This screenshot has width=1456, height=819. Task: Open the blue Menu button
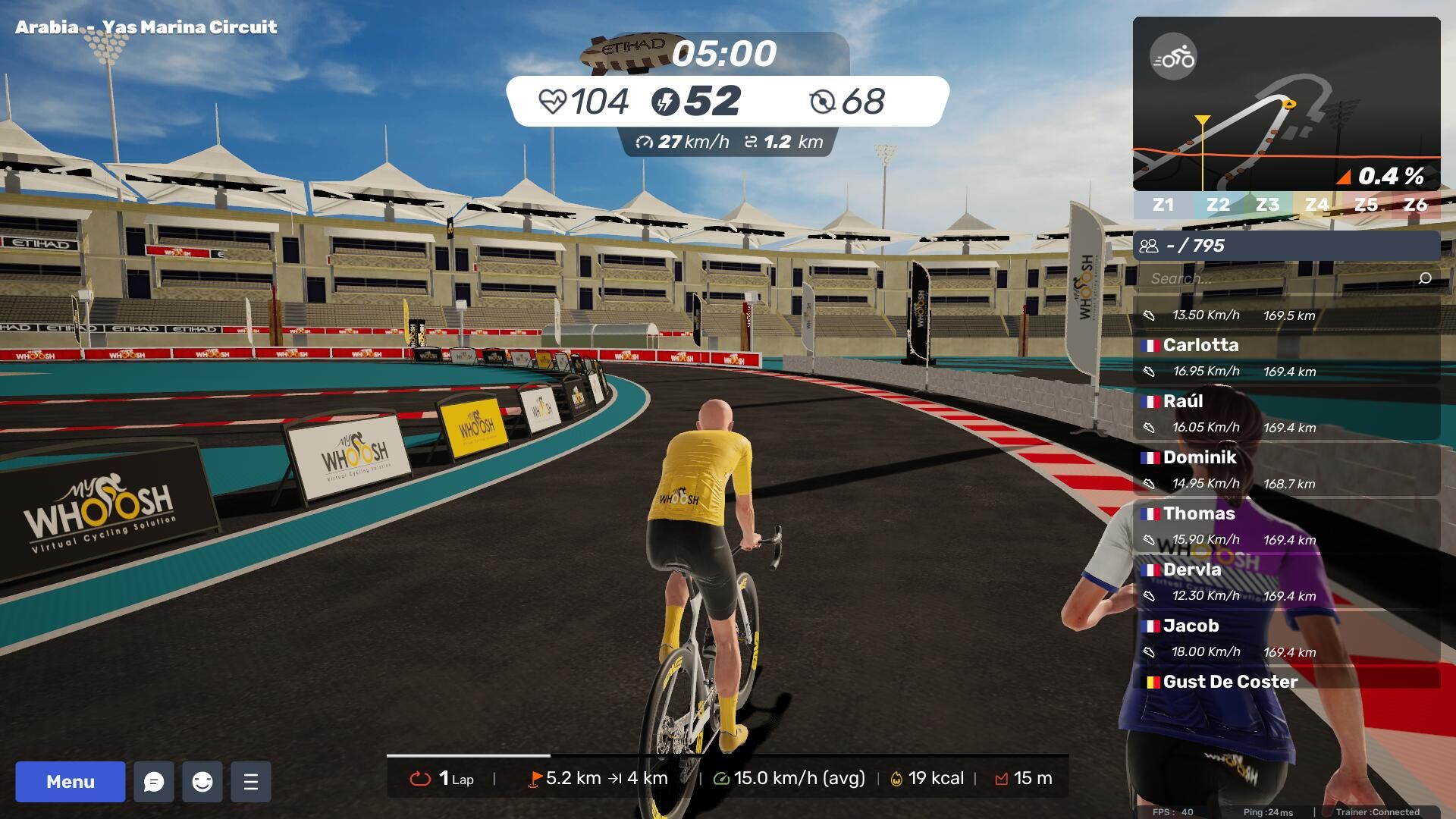coord(70,781)
